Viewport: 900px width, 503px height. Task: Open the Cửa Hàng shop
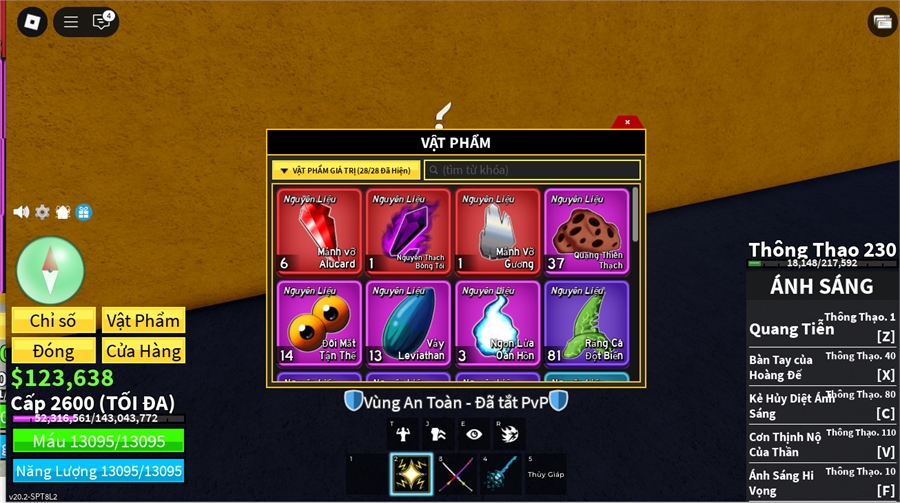coord(143,351)
